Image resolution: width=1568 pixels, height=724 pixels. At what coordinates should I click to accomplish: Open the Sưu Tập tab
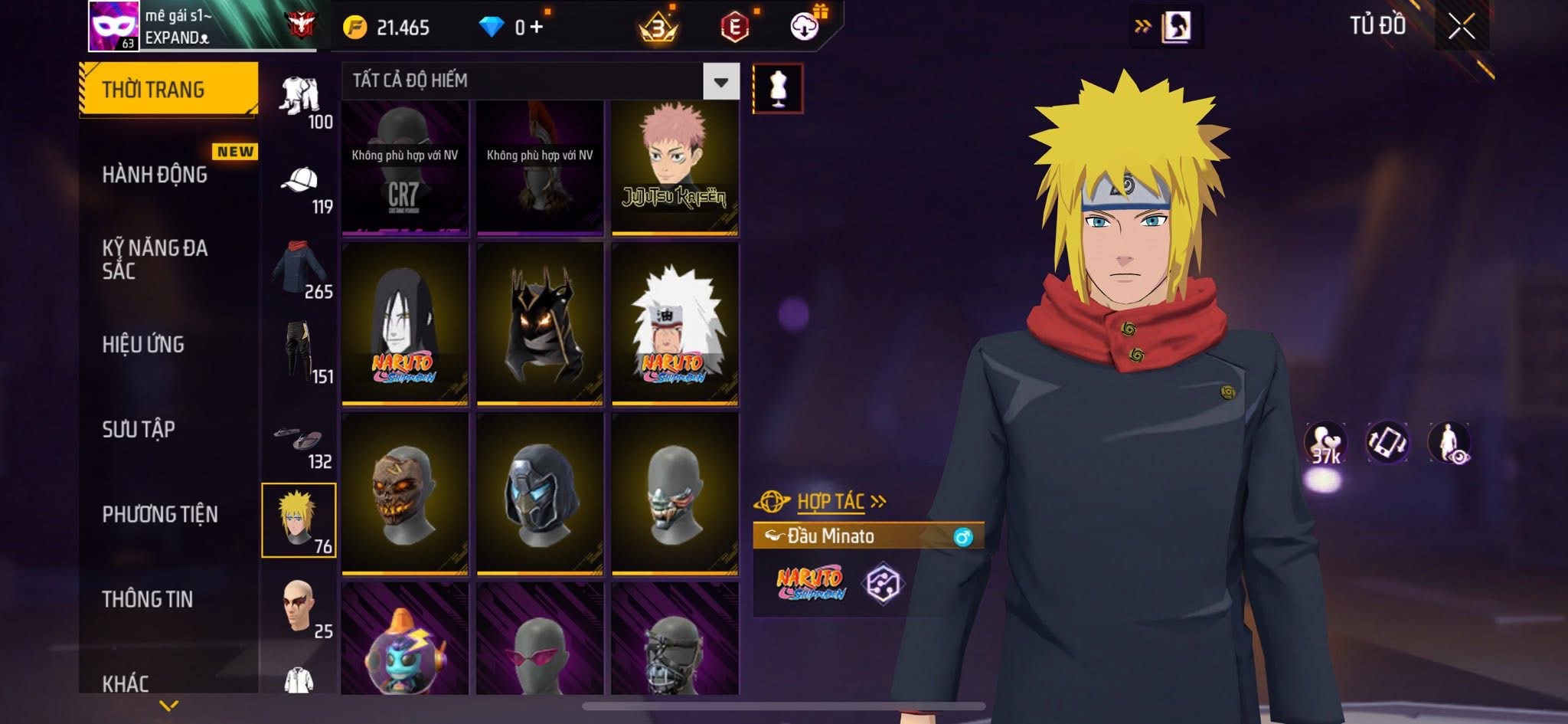[x=139, y=429]
